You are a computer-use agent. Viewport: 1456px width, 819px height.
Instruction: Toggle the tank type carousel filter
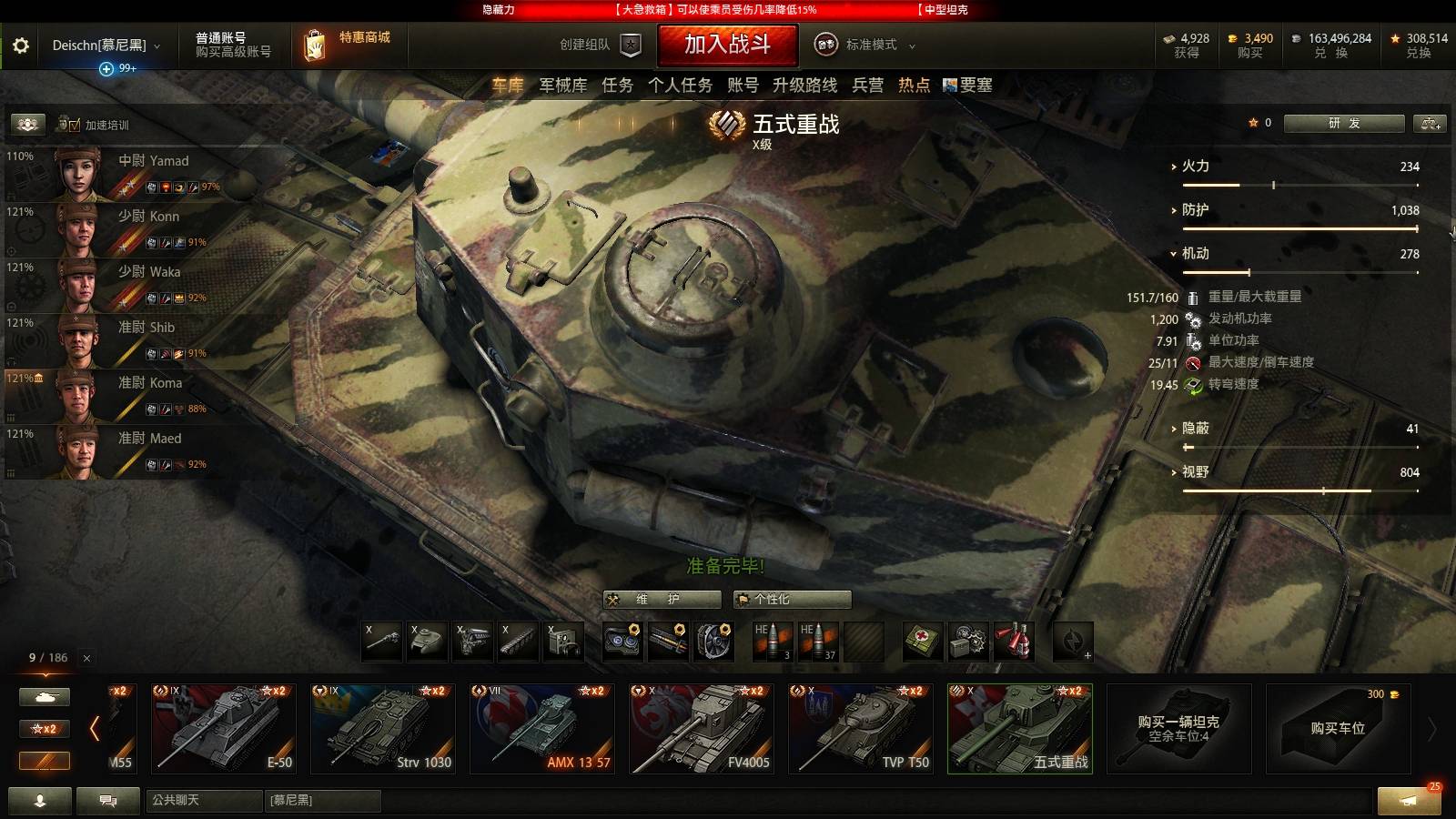[x=44, y=696]
